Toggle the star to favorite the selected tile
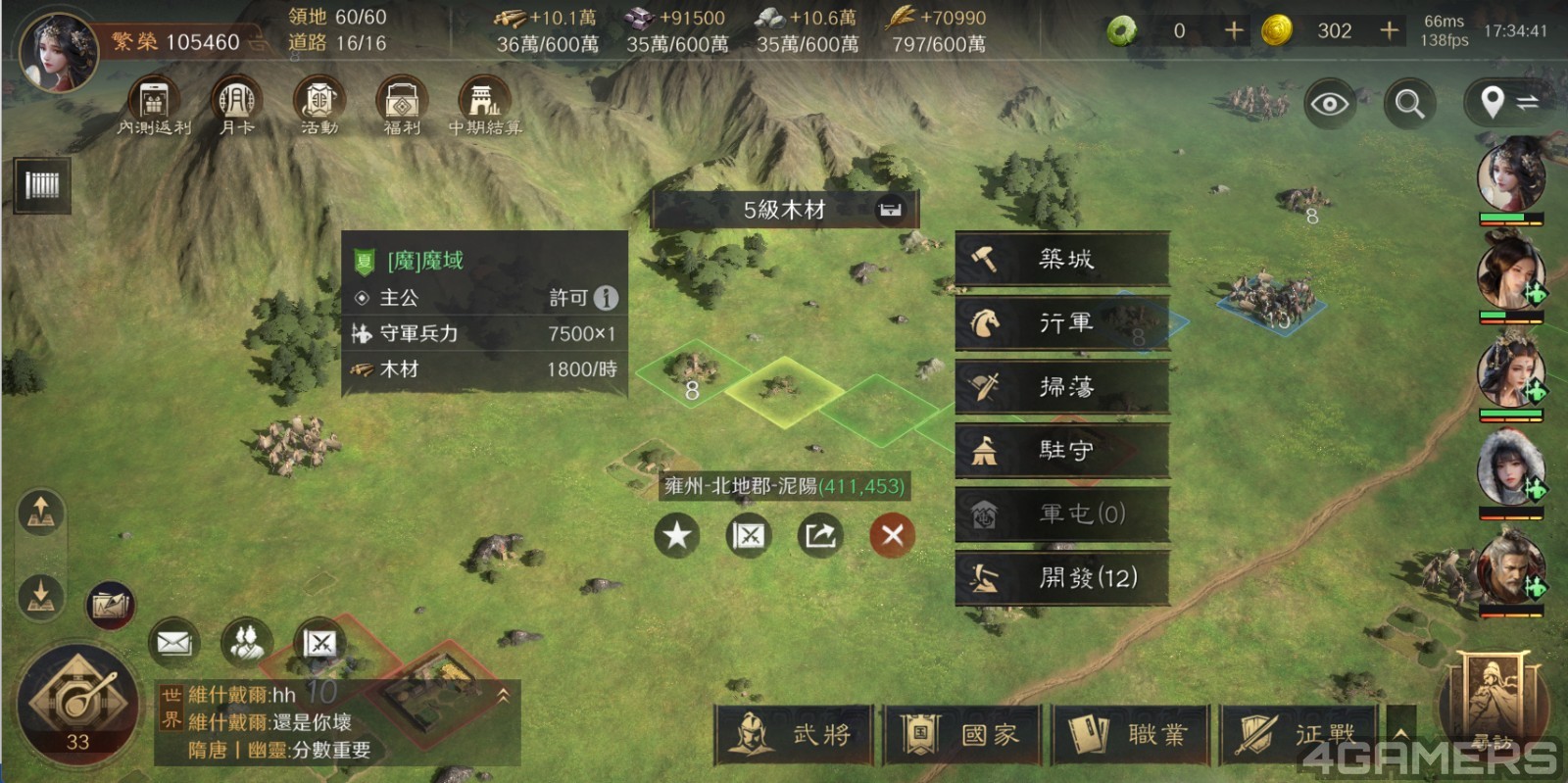The image size is (1568, 783). 675,535
